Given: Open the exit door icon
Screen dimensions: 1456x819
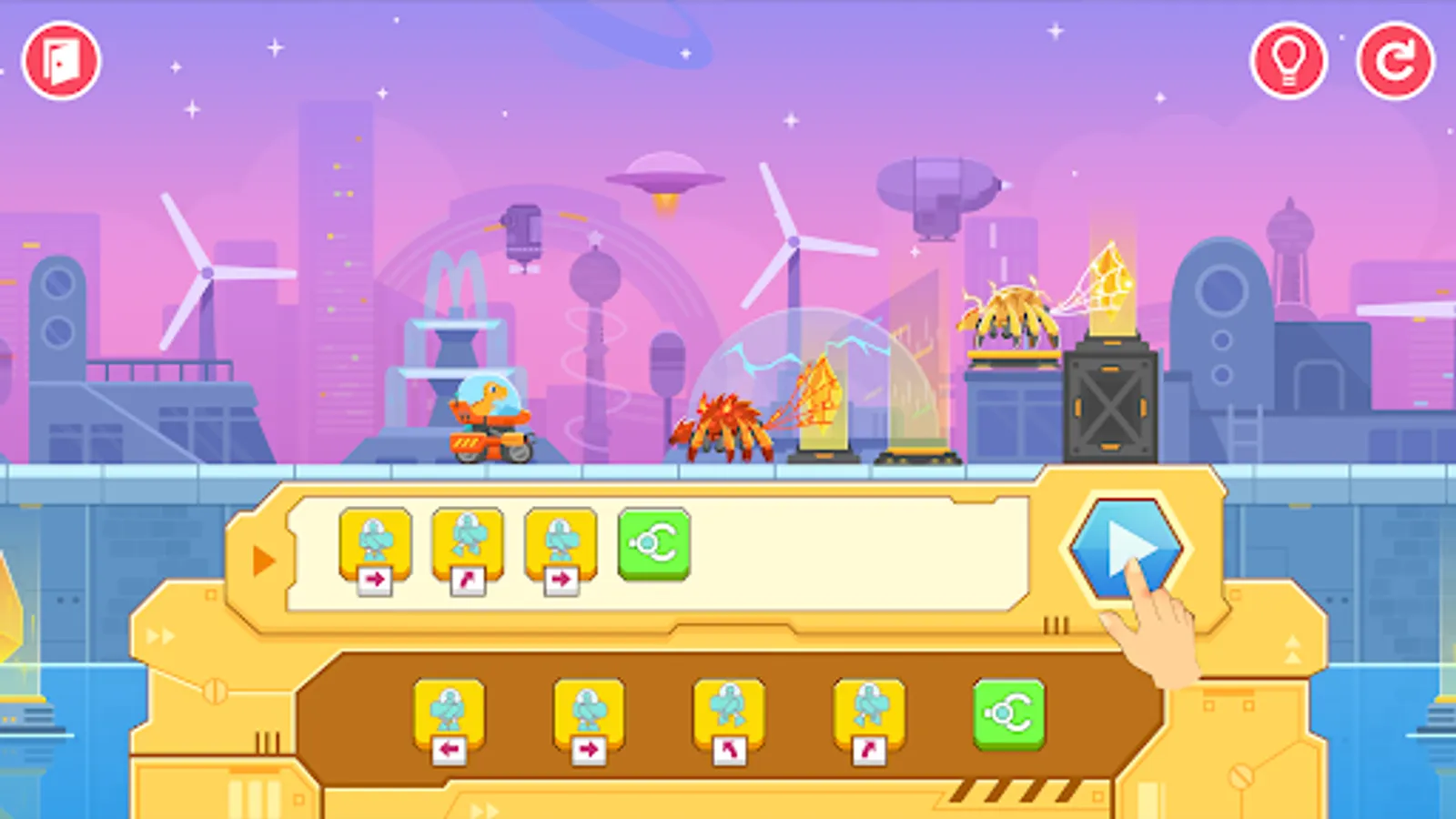Looking at the screenshot, I should pyautogui.click(x=61, y=58).
